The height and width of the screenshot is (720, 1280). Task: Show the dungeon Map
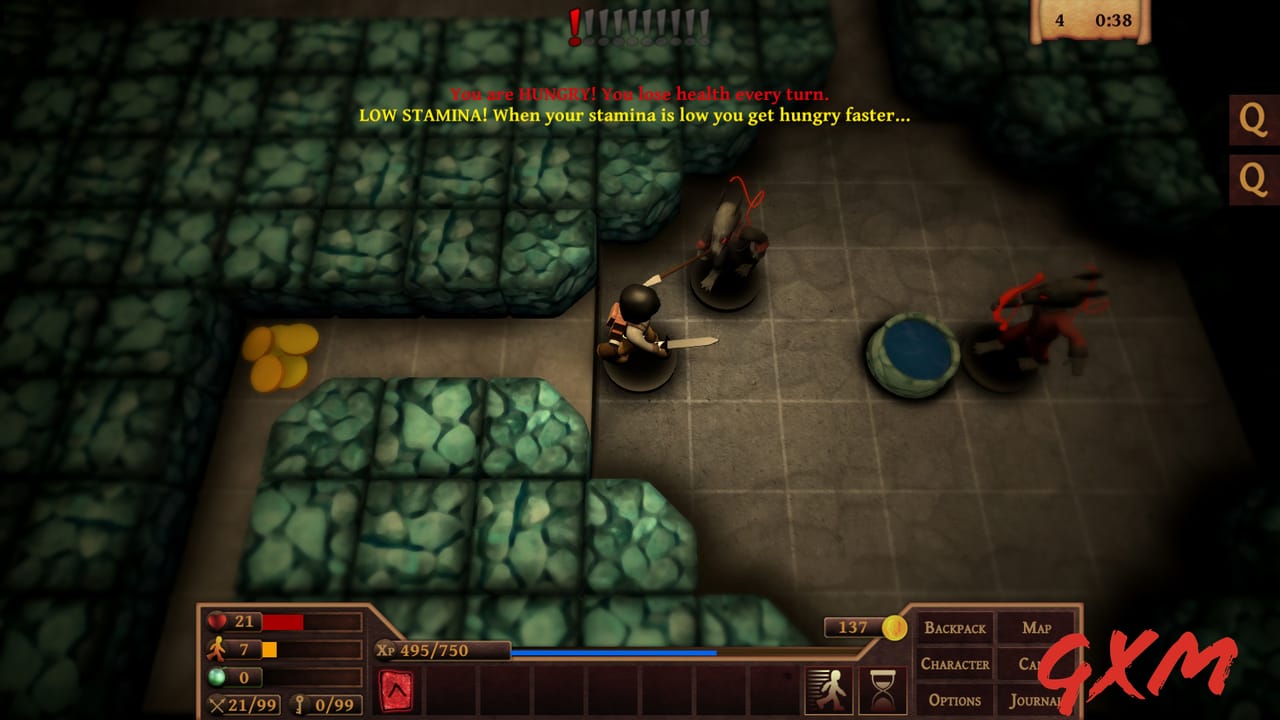coord(1036,628)
